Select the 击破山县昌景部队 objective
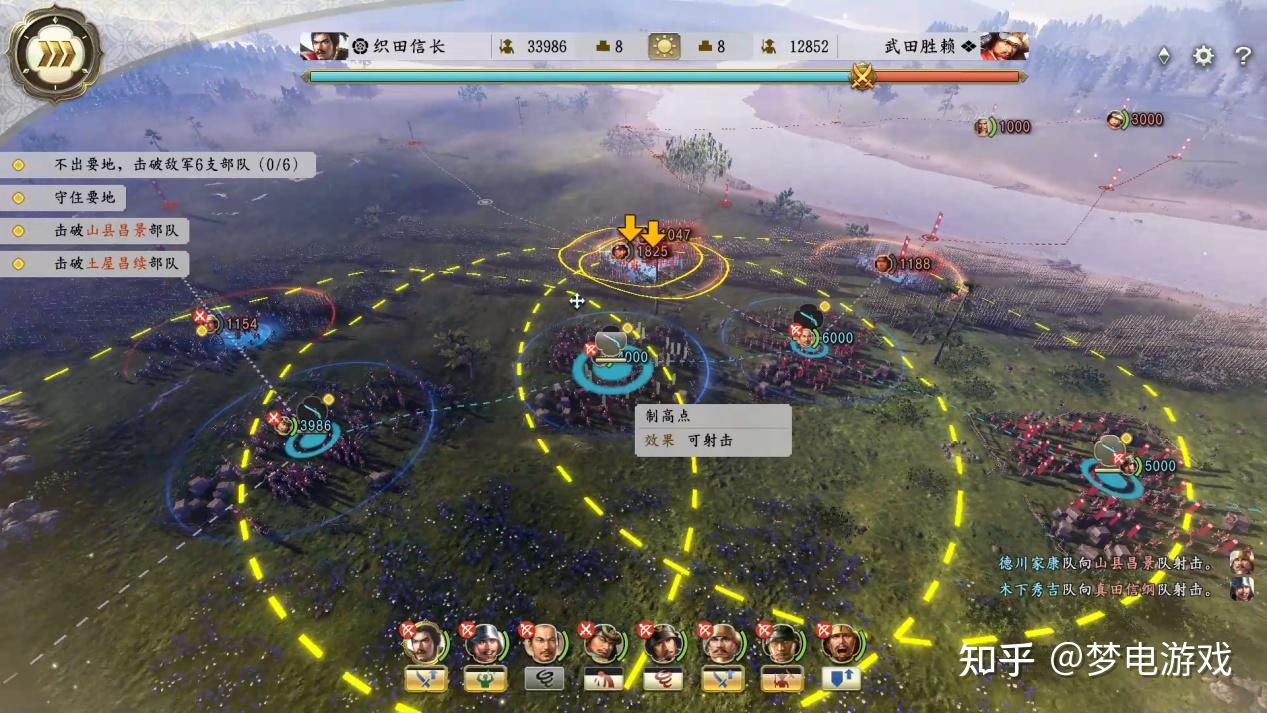This screenshot has width=1267, height=713. 100,231
